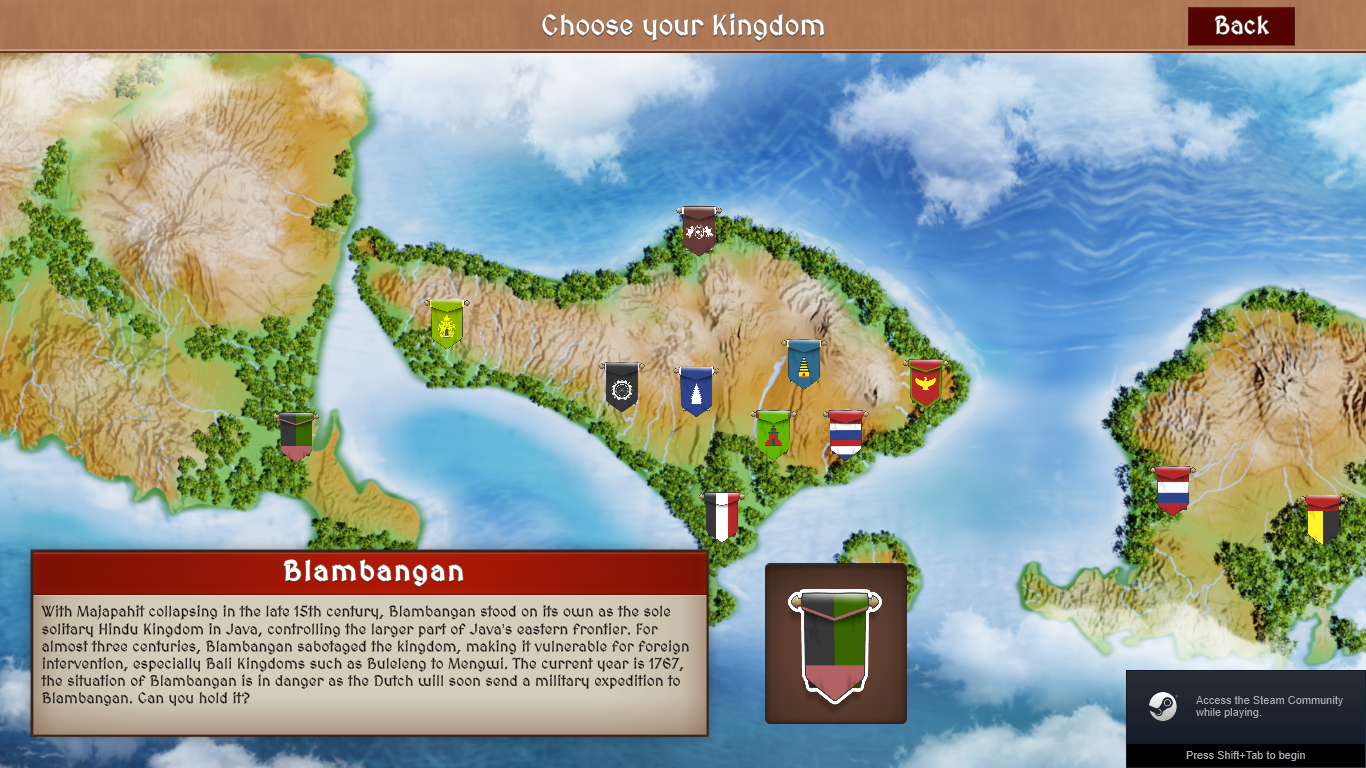The width and height of the screenshot is (1366, 768).
Task: Choose the red, white and blue three-striped banner
Action: (x=1172, y=490)
